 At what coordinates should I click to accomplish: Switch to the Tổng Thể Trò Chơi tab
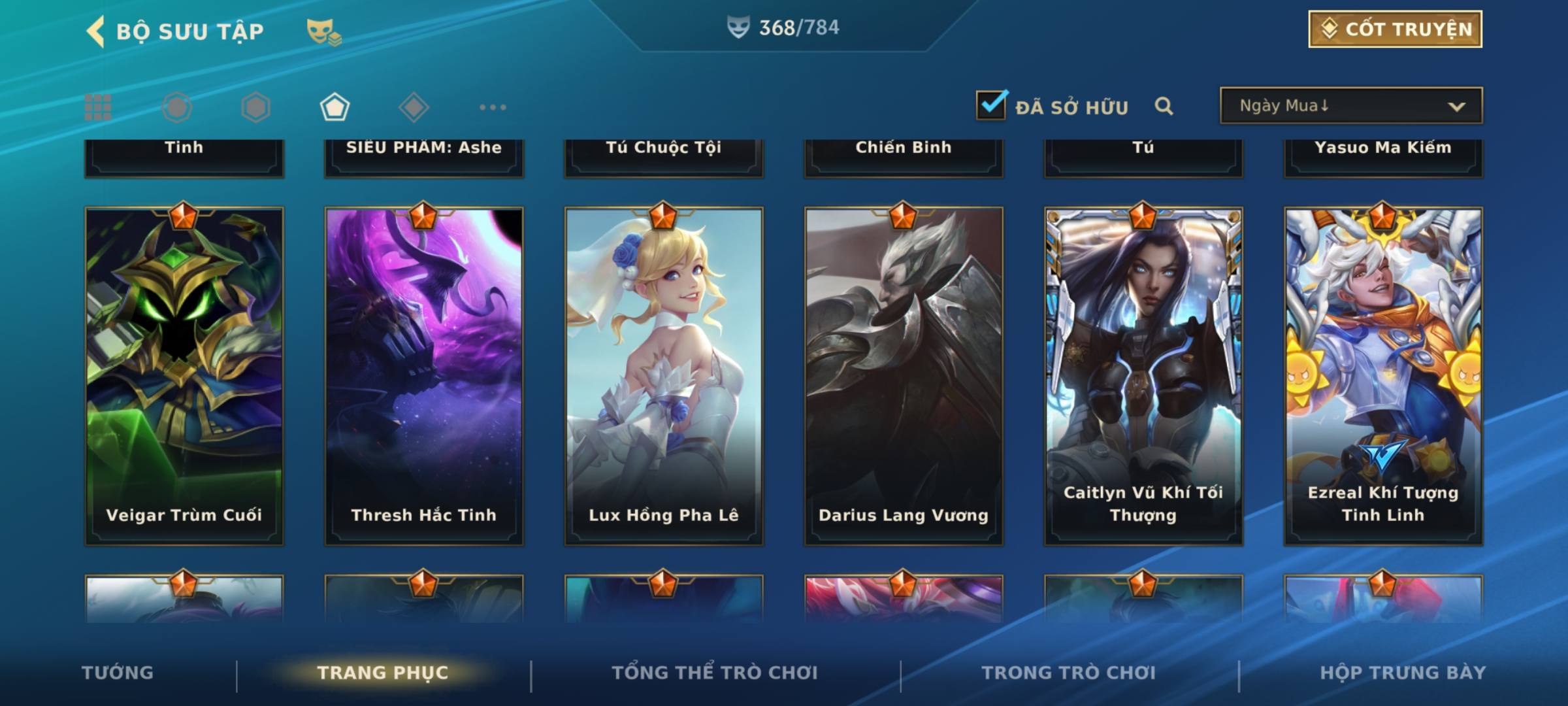click(715, 673)
